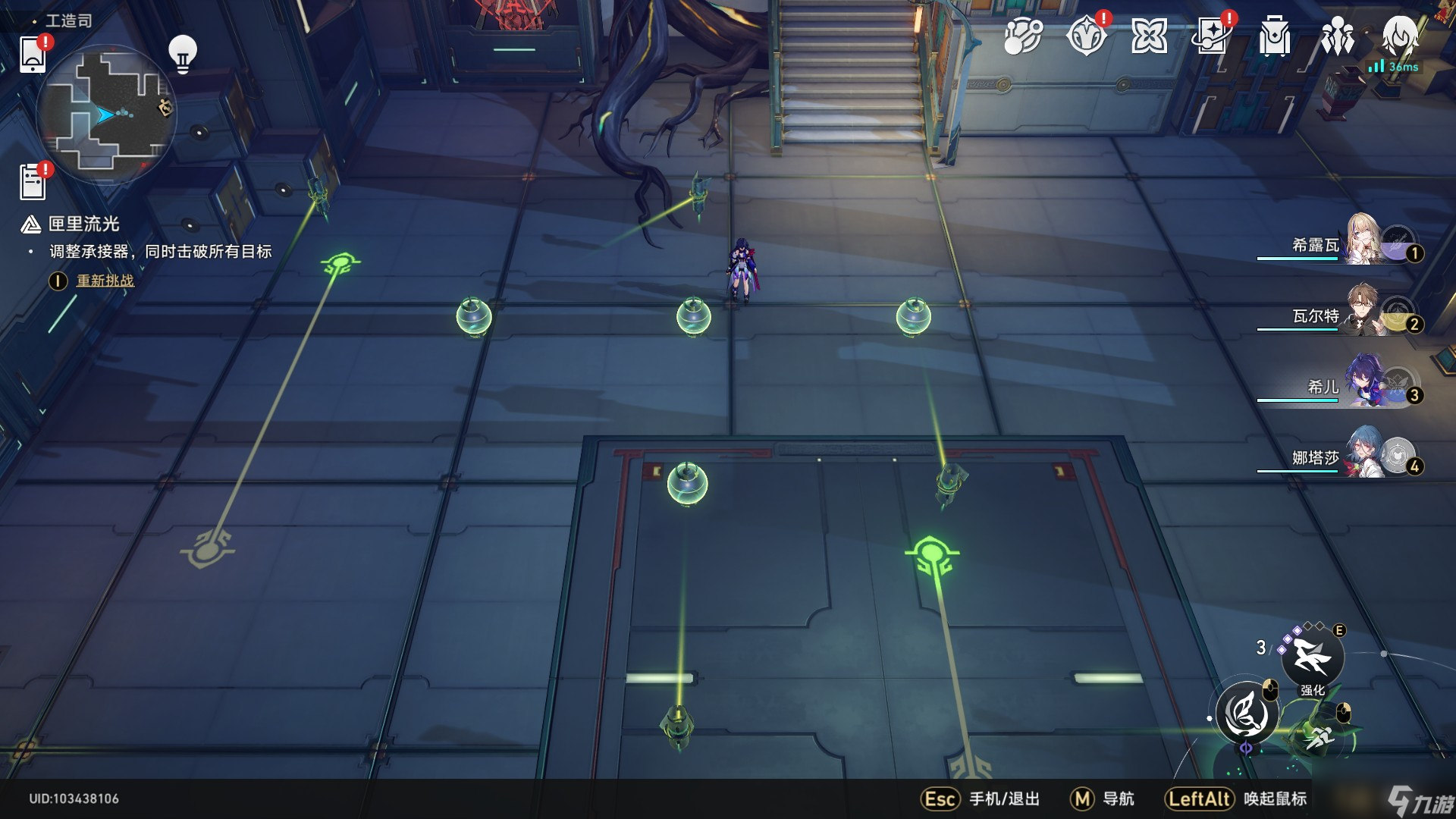The height and width of the screenshot is (819, 1456).
Task: Open the planet travel log icon
Action: coord(1023,36)
